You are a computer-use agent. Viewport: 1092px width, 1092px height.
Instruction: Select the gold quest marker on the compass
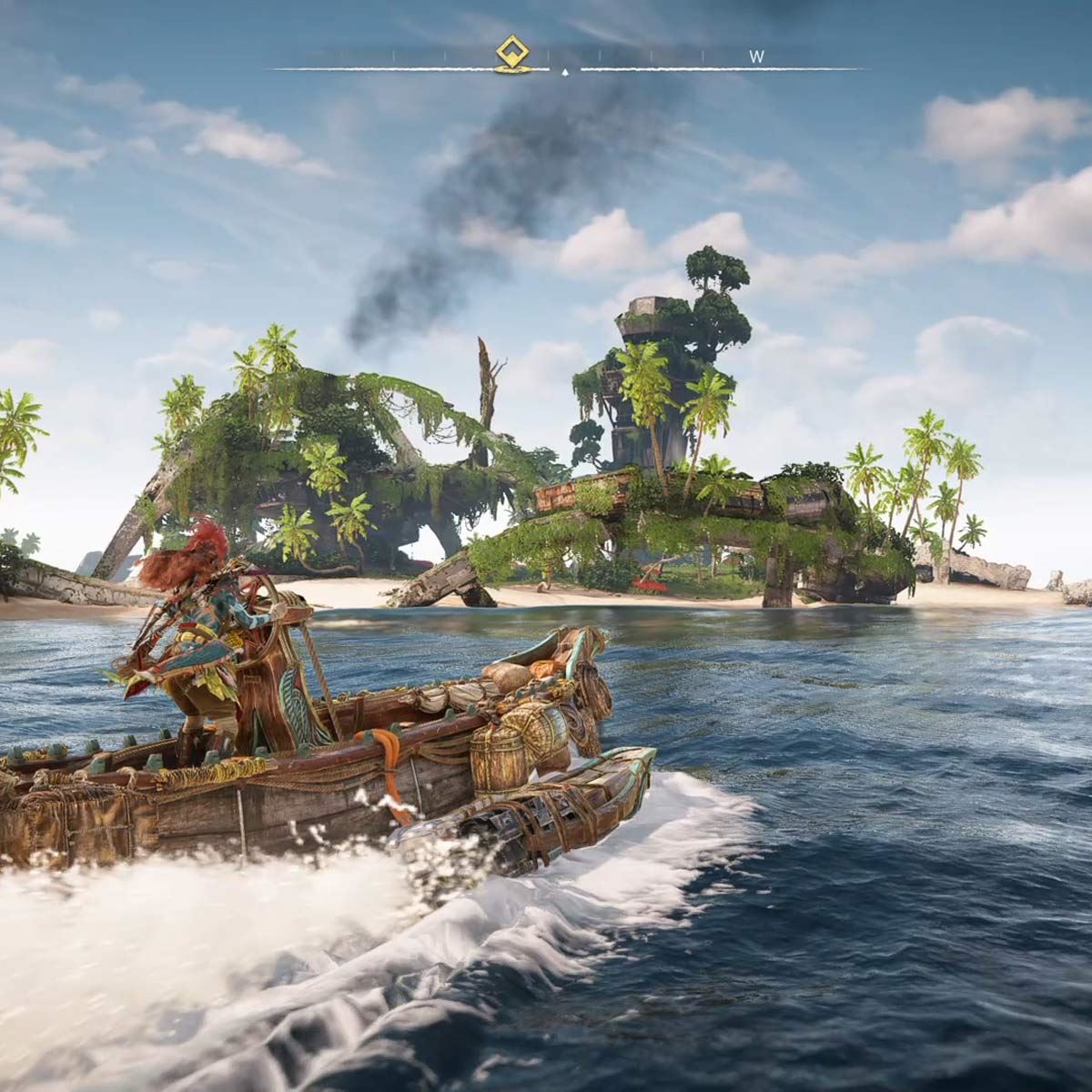point(511,53)
